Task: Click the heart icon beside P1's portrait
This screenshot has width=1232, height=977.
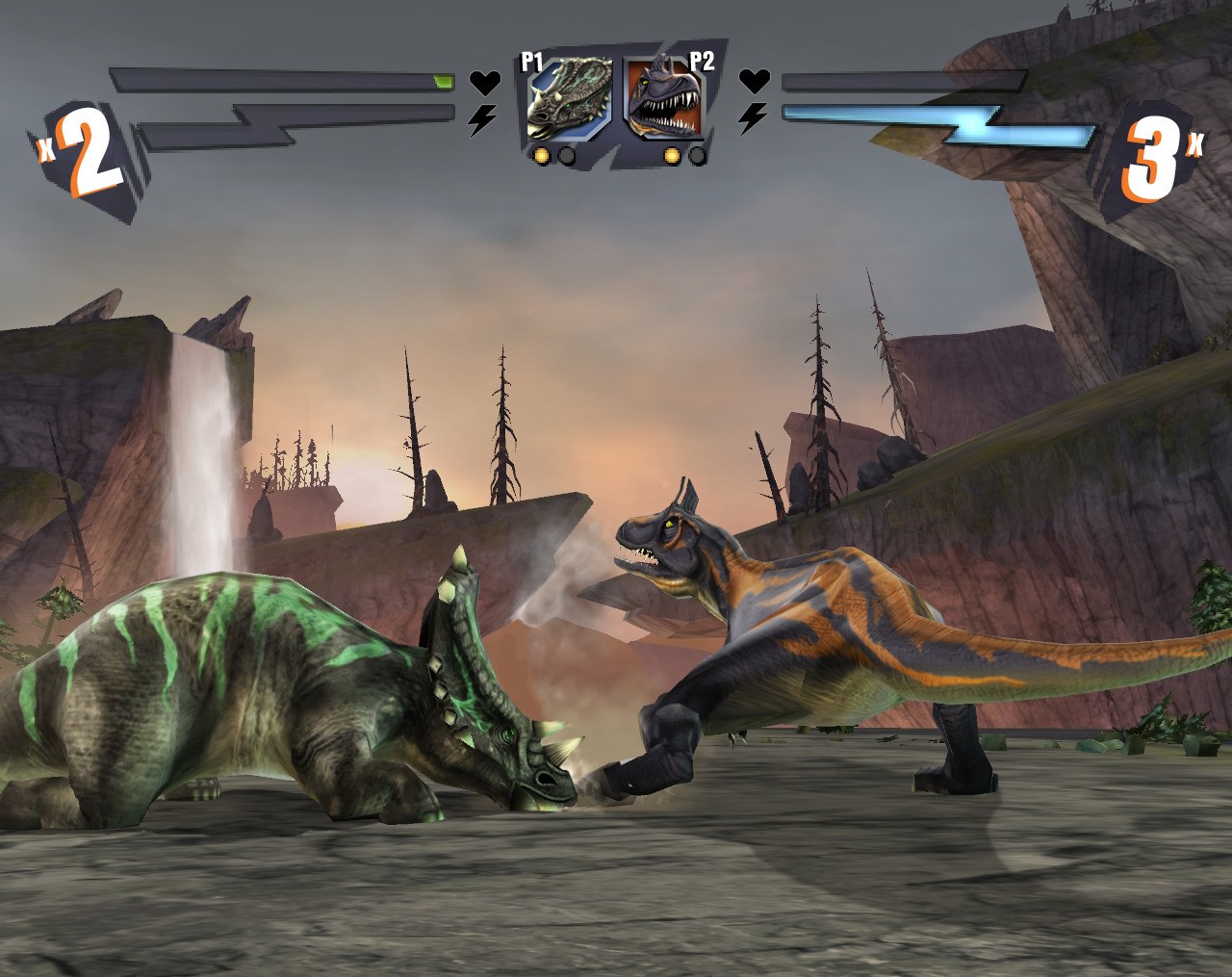Action: 484,83
